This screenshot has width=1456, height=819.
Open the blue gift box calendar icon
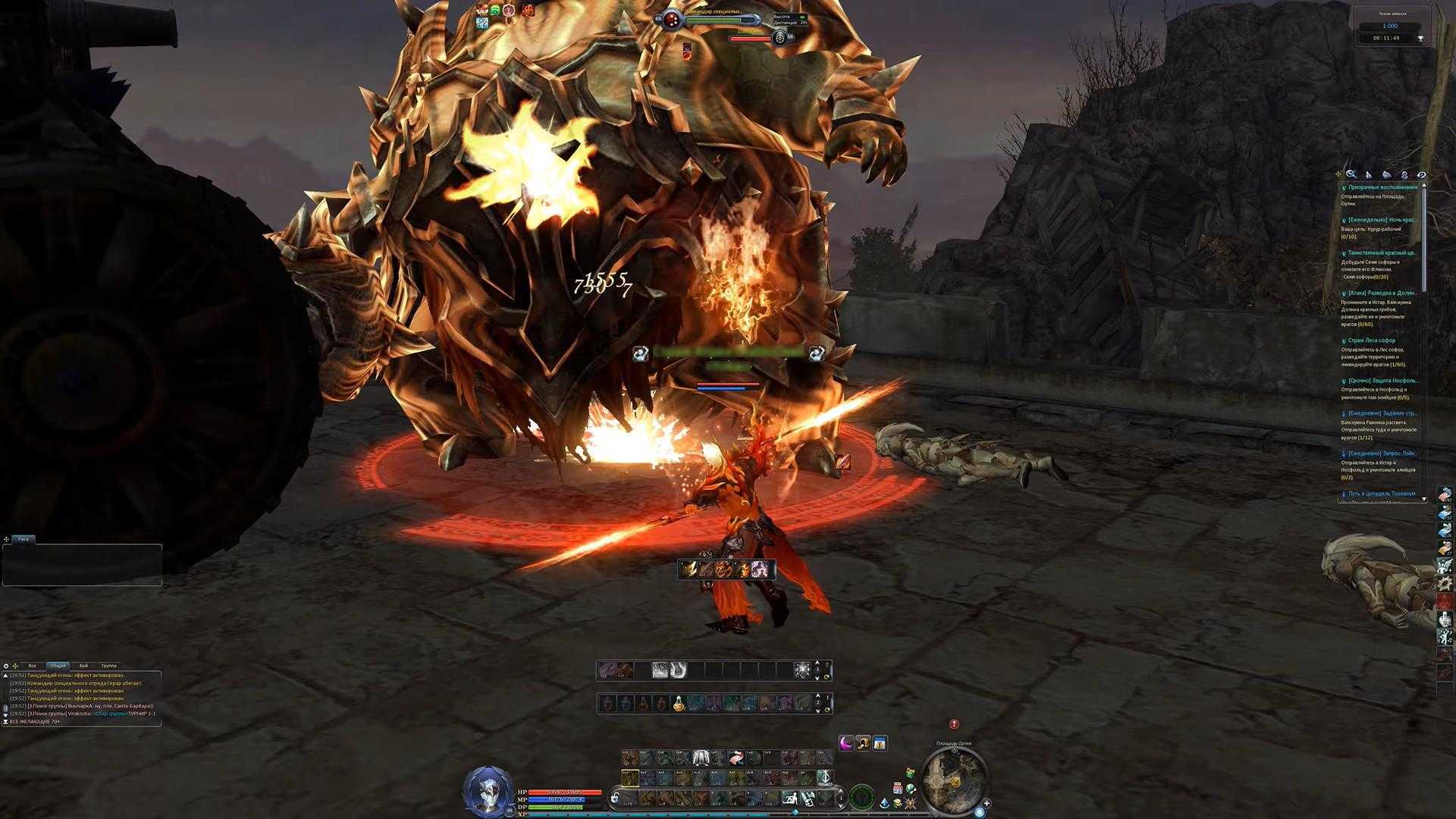[880, 743]
